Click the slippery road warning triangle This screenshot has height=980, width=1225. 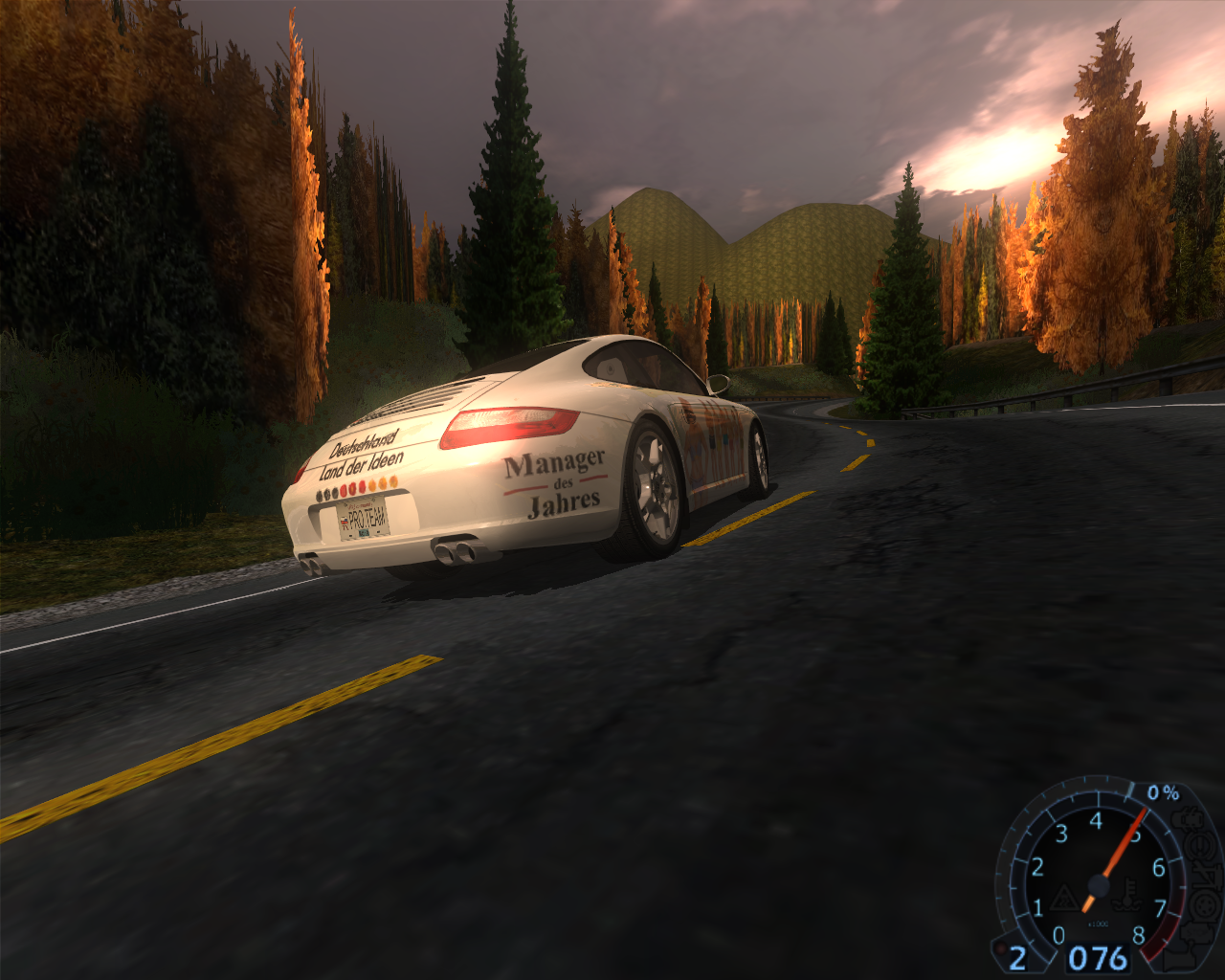[1064, 900]
